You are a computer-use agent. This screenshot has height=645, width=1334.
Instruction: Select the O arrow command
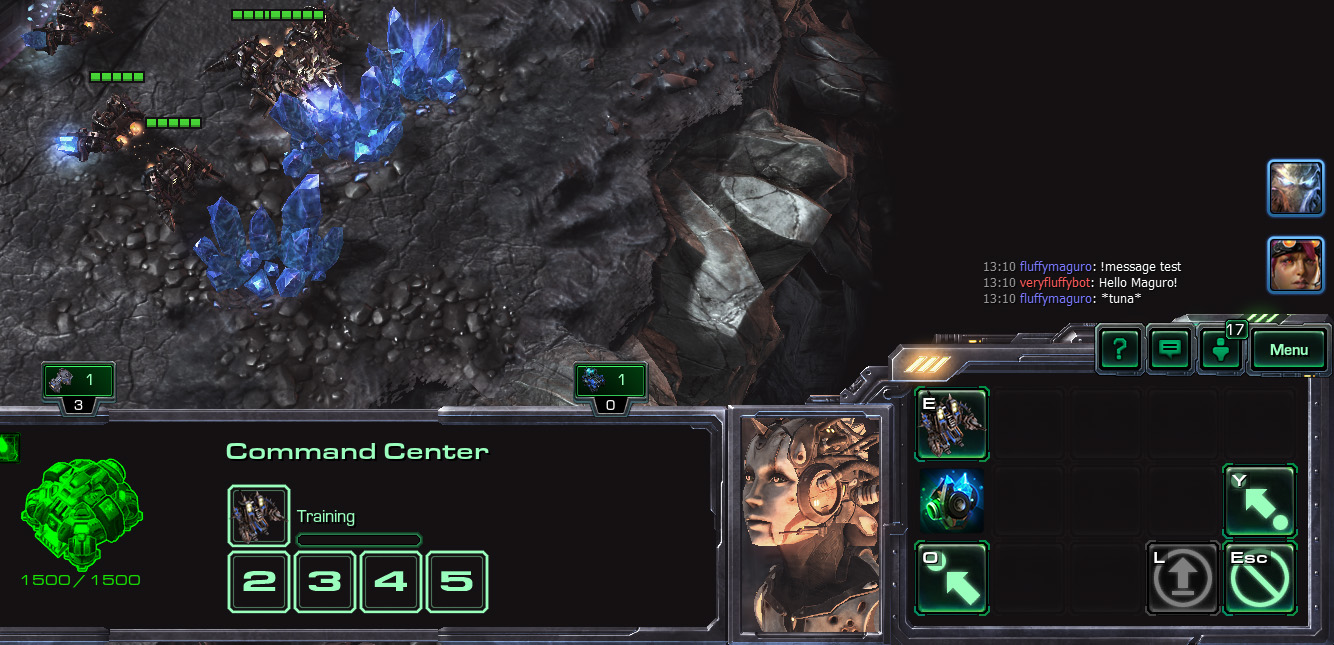[952, 577]
